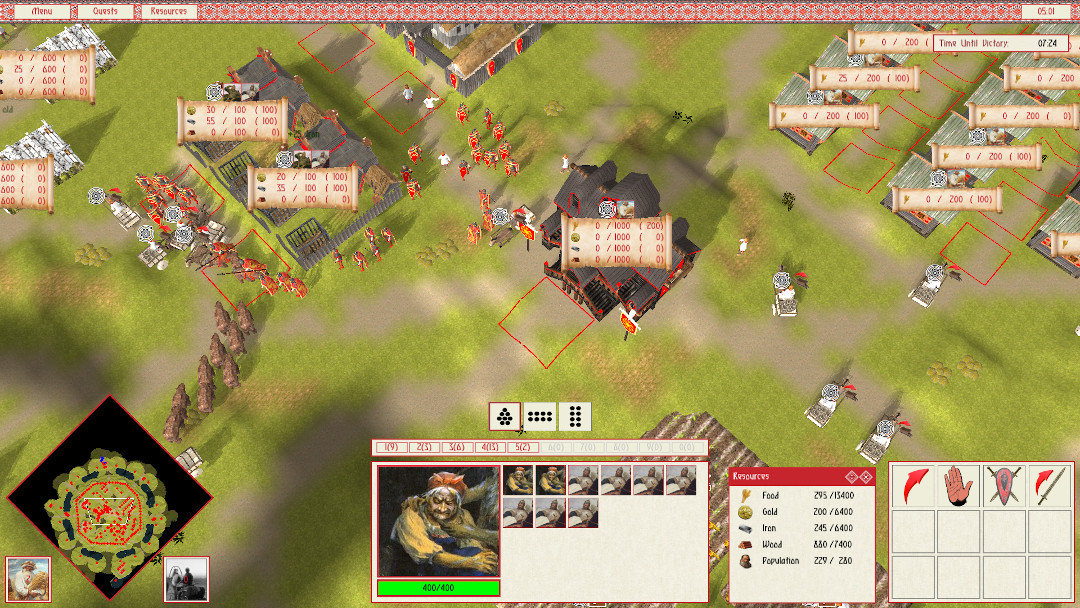Activate the shield with crossed swords command

click(1003, 485)
